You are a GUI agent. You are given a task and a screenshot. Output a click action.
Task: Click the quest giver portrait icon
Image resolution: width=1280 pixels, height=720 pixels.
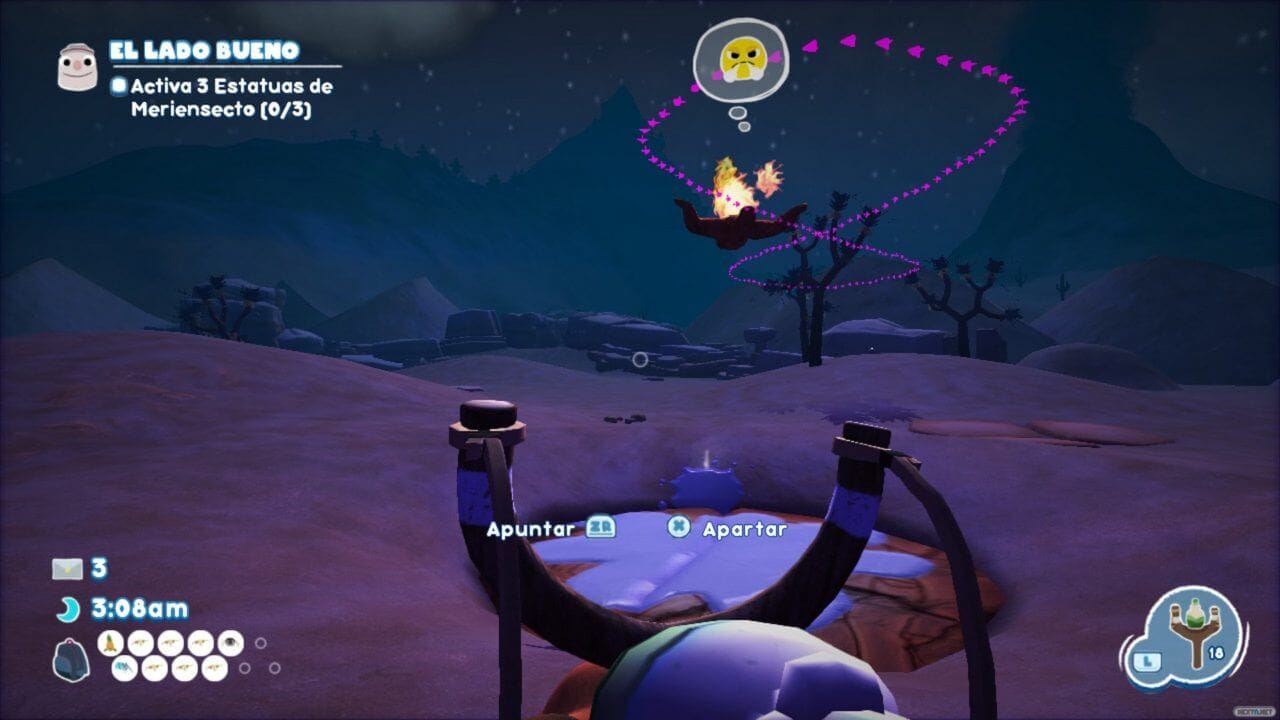click(76, 67)
